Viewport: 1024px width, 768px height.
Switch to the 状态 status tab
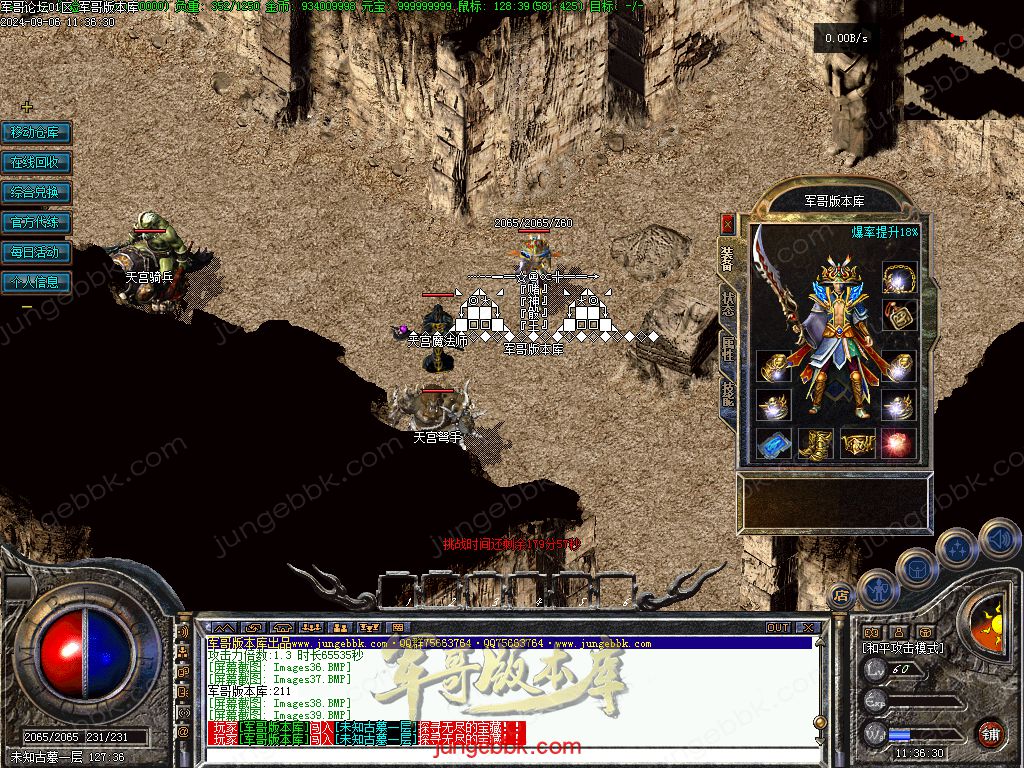(727, 303)
